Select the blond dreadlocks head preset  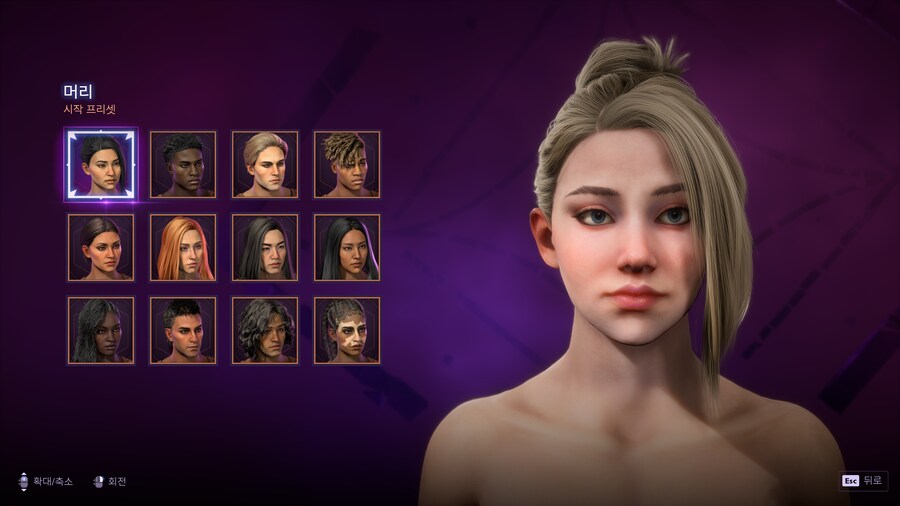pyautogui.click(x=347, y=164)
